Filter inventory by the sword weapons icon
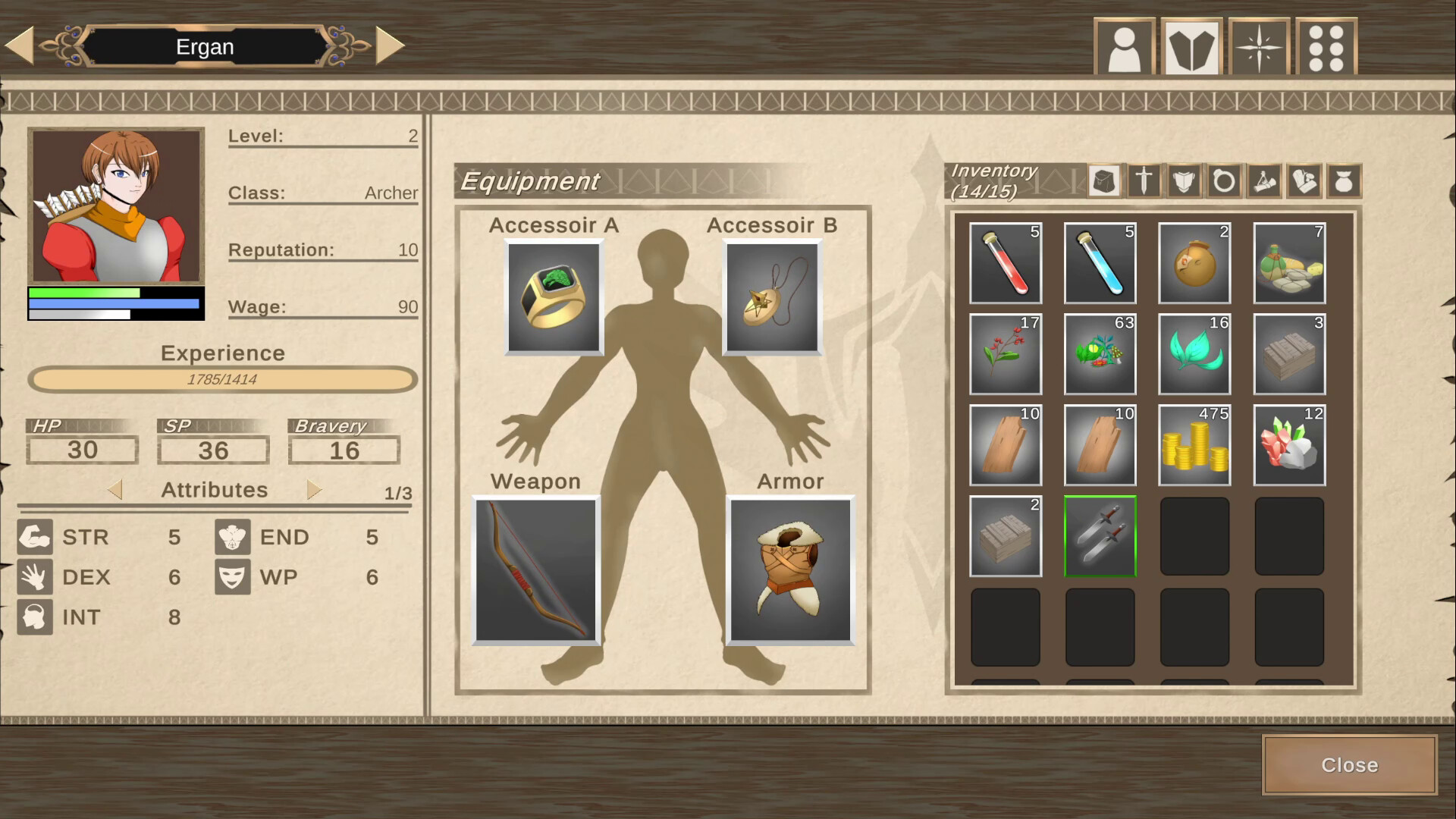 (1143, 180)
